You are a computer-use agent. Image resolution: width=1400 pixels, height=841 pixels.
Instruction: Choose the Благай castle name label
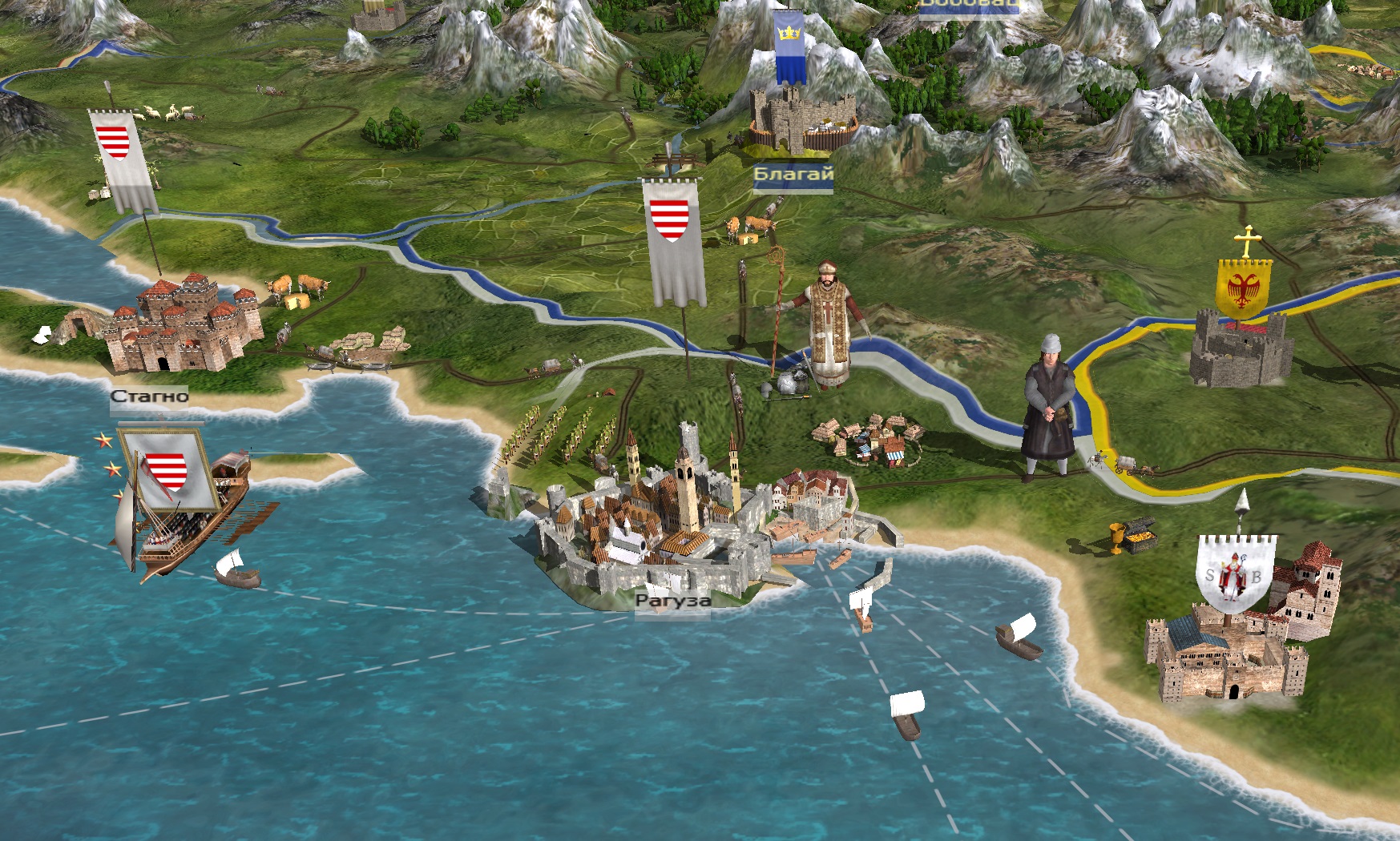[793, 174]
